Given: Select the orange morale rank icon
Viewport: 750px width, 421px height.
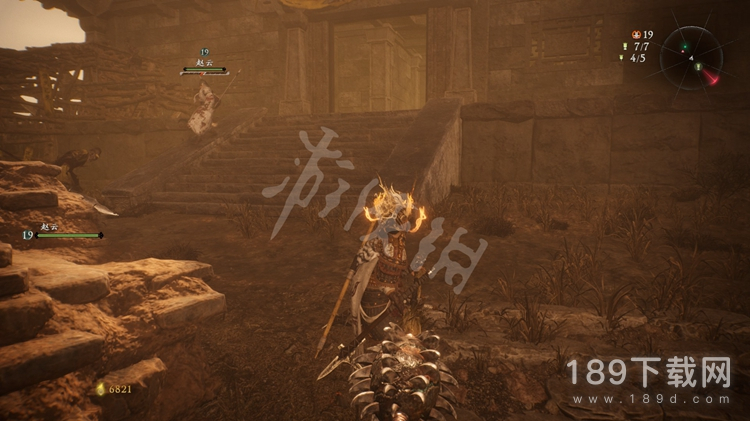Looking at the screenshot, I should (636, 34).
